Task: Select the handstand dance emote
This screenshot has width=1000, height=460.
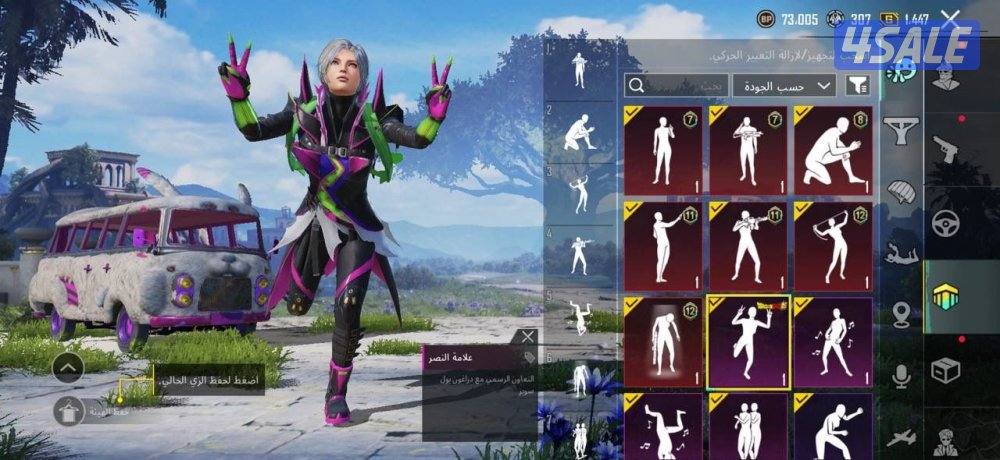Action: pyautogui.click(x=663, y=425)
